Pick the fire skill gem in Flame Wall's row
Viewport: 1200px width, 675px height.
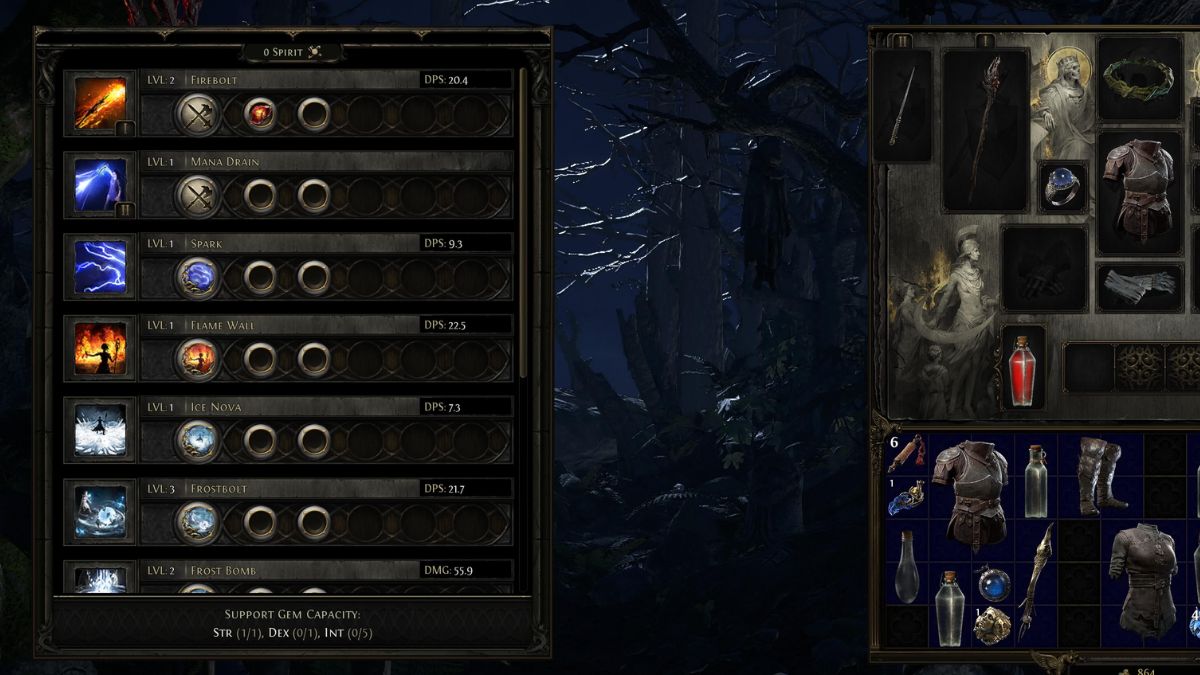click(x=197, y=359)
